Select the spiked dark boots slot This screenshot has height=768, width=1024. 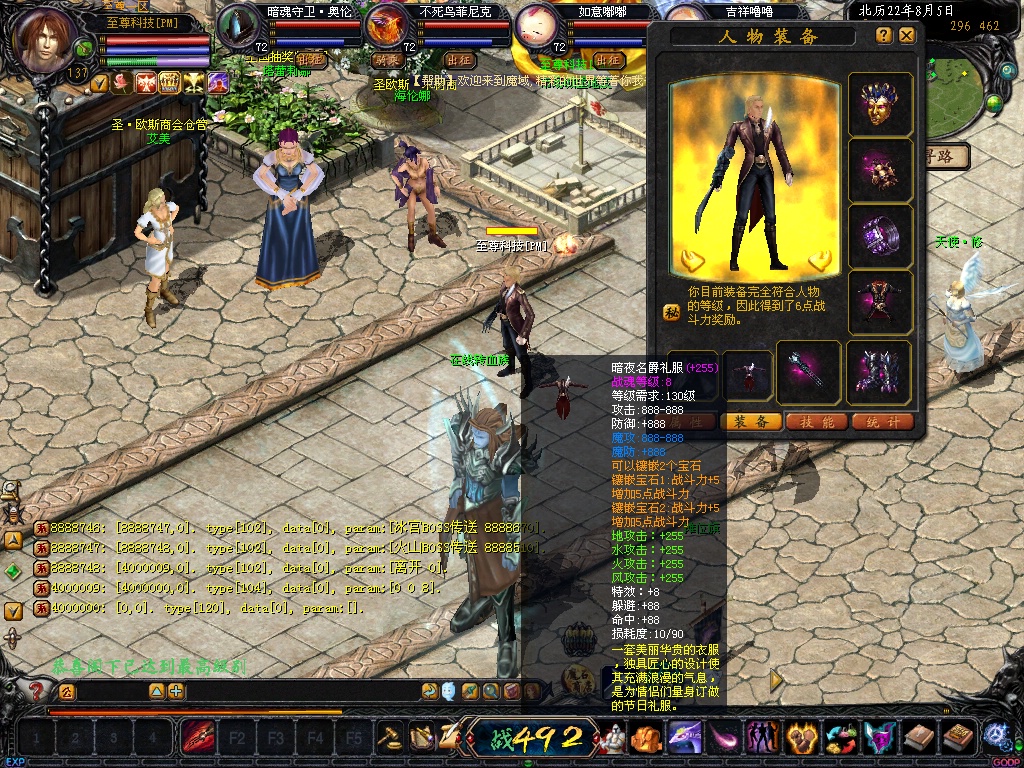[x=879, y=372]
